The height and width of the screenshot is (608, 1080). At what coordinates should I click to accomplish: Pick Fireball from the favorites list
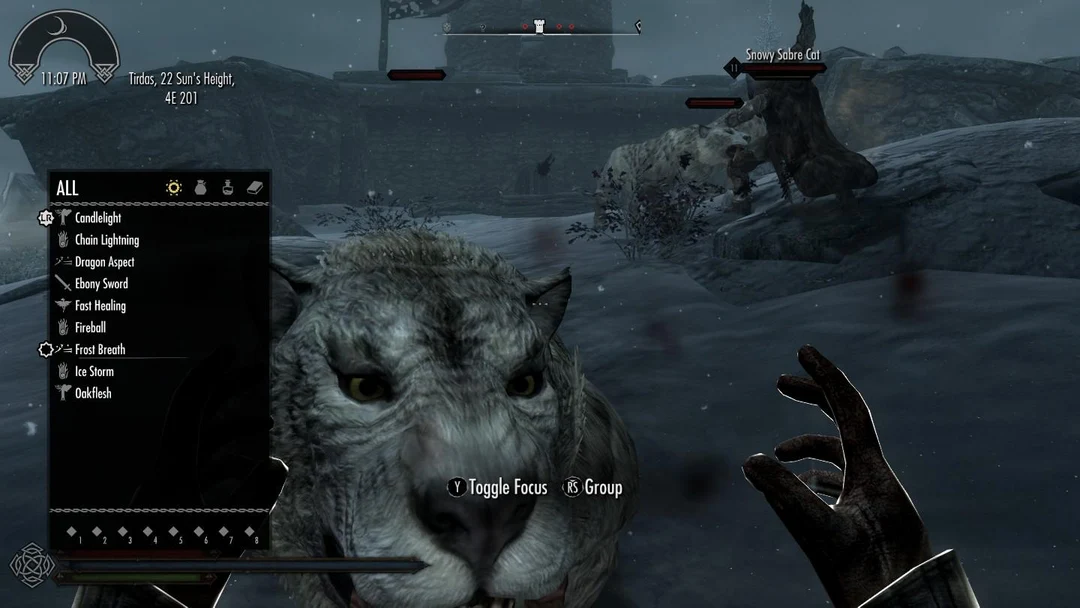pos(90,328)
